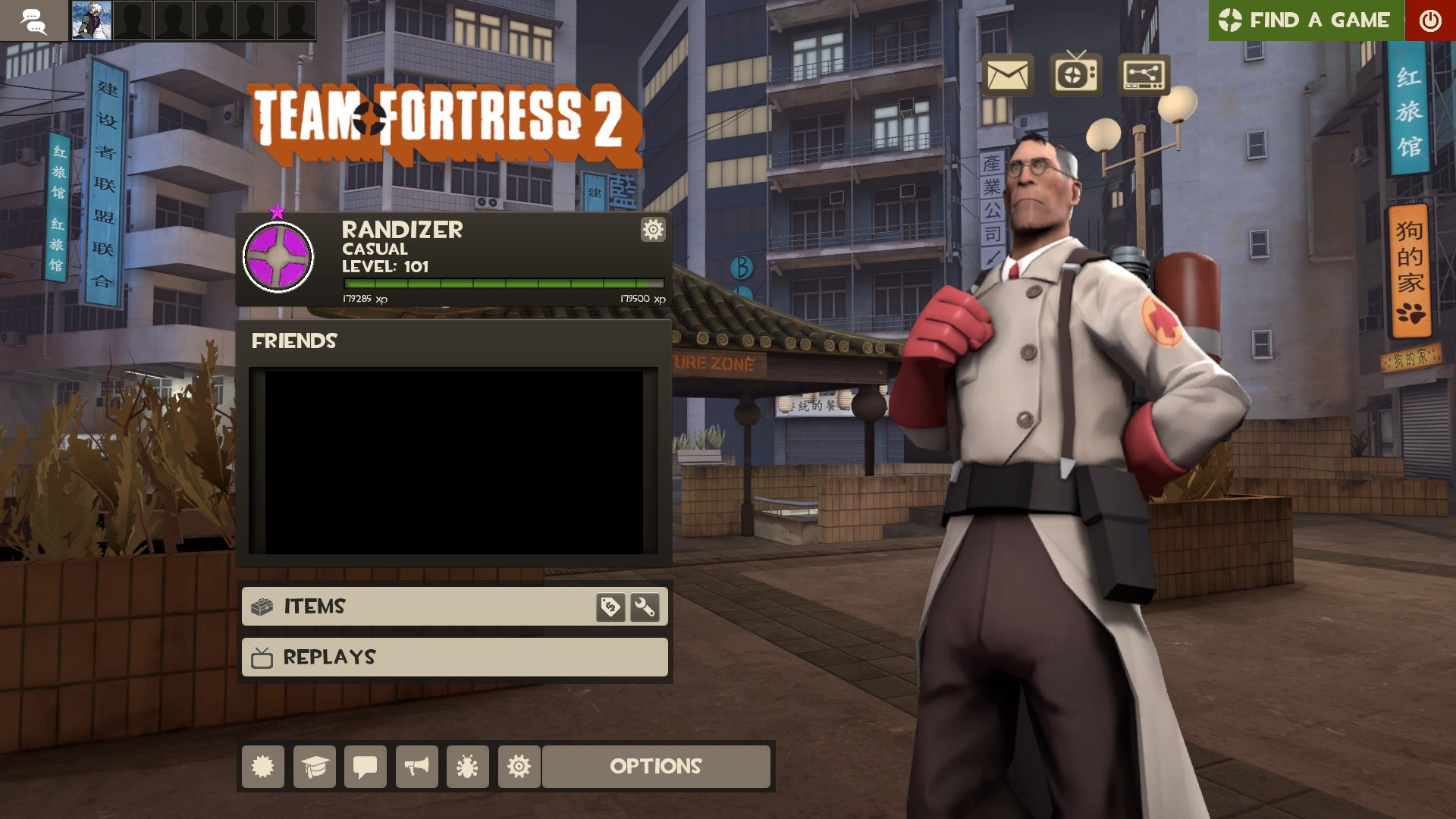
Task: Open the comments speech bubble icon
Action: [365, 767]
